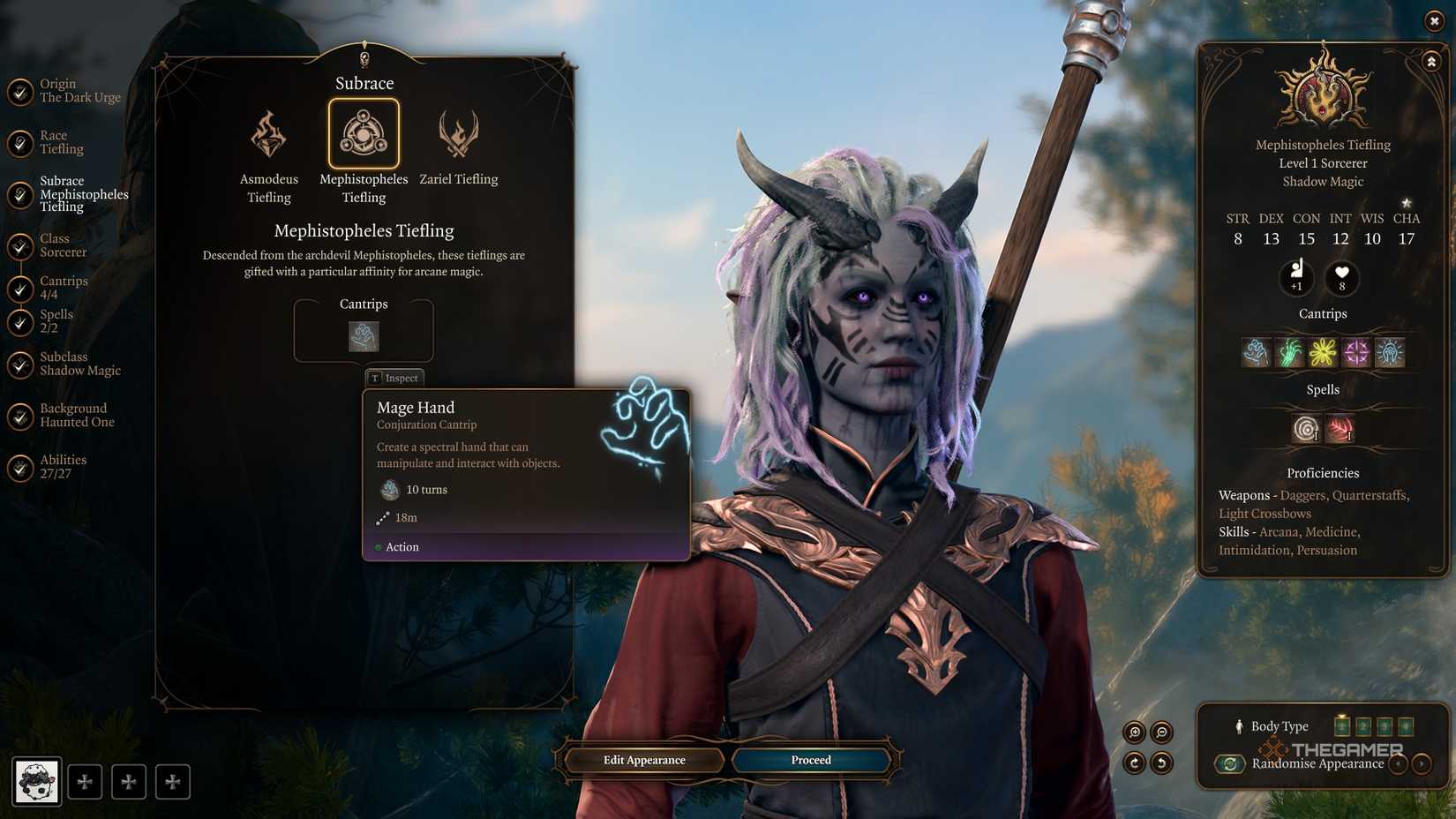Click the green circular Randomise Appearance icon
1456x819 pixels.
(1230, 764)
